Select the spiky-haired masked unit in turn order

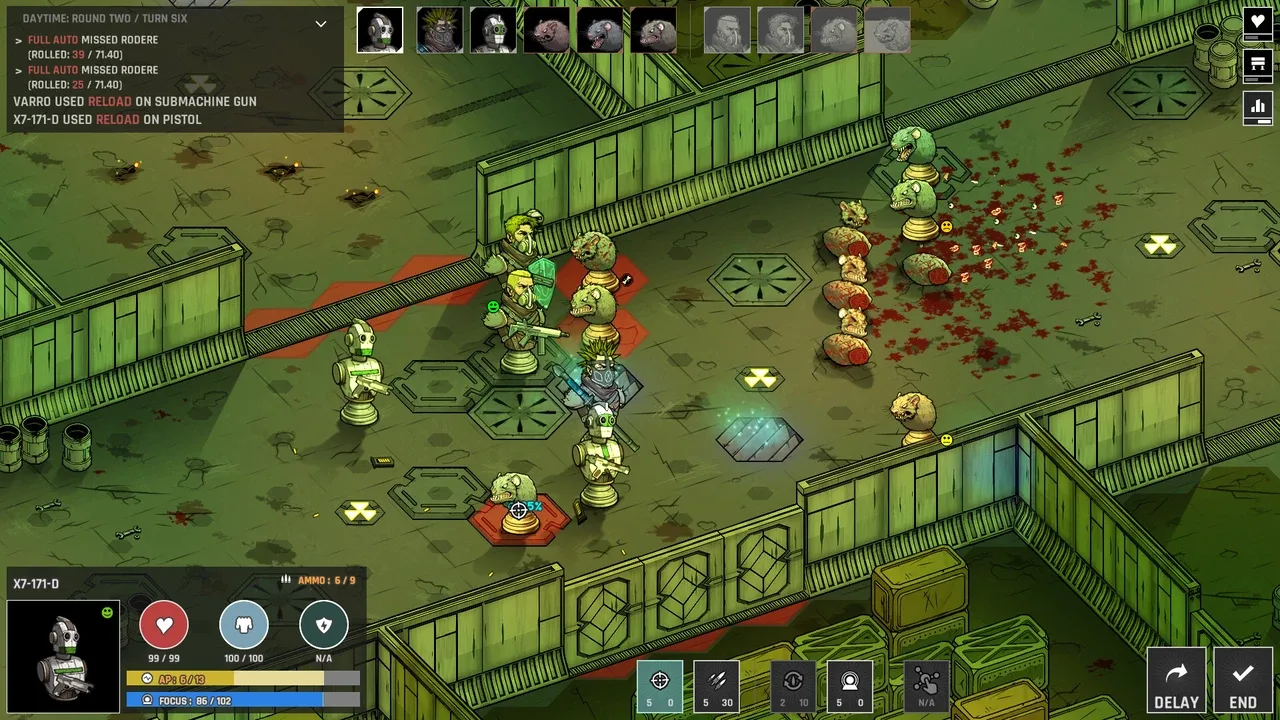coord(439,31)
